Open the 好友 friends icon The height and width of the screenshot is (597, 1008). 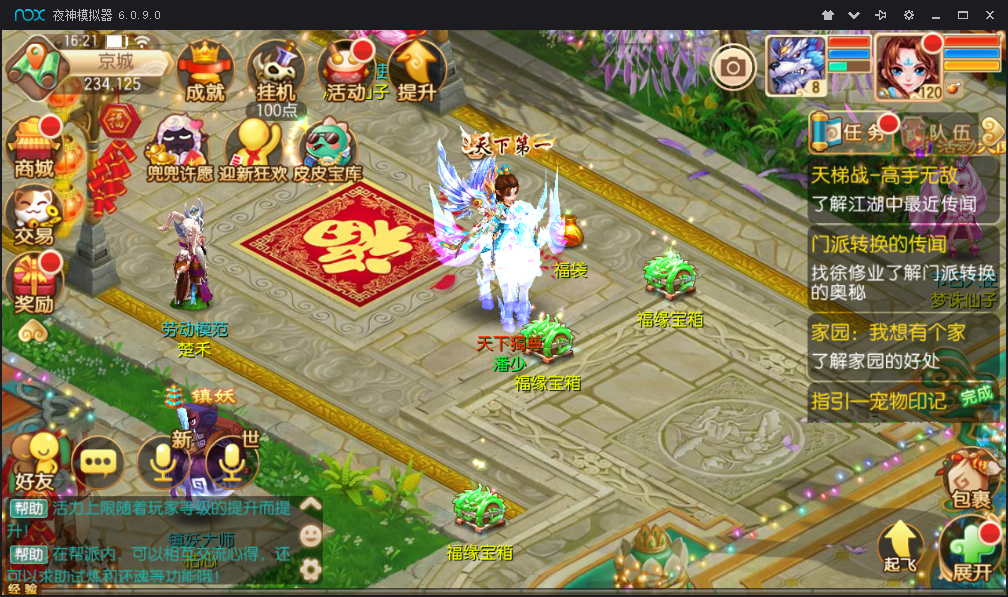(34, 462)
